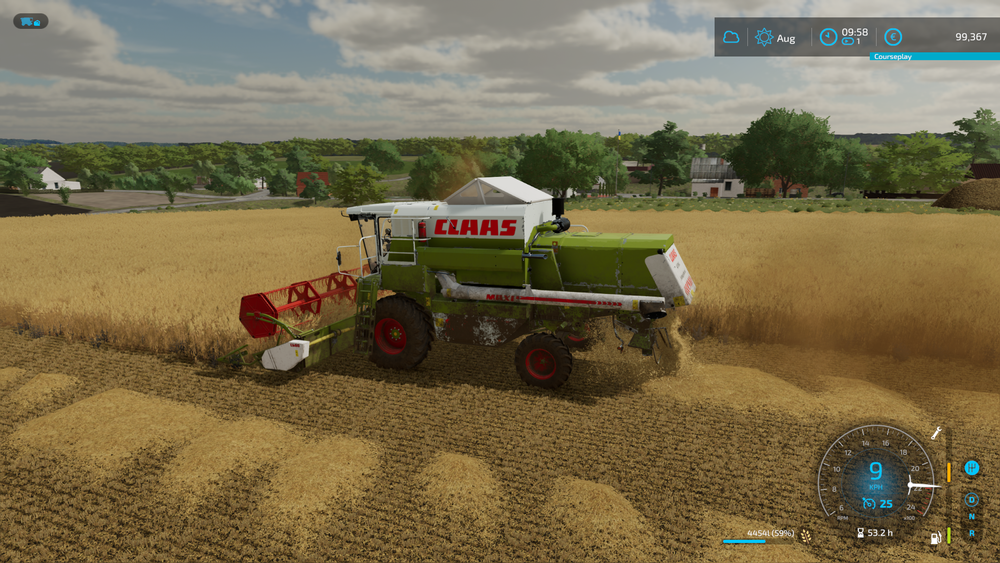The width and height of the screenshot is (1000, 563).
Task: Click the cruise control speed icon
Action: click(x=870, y=503)
